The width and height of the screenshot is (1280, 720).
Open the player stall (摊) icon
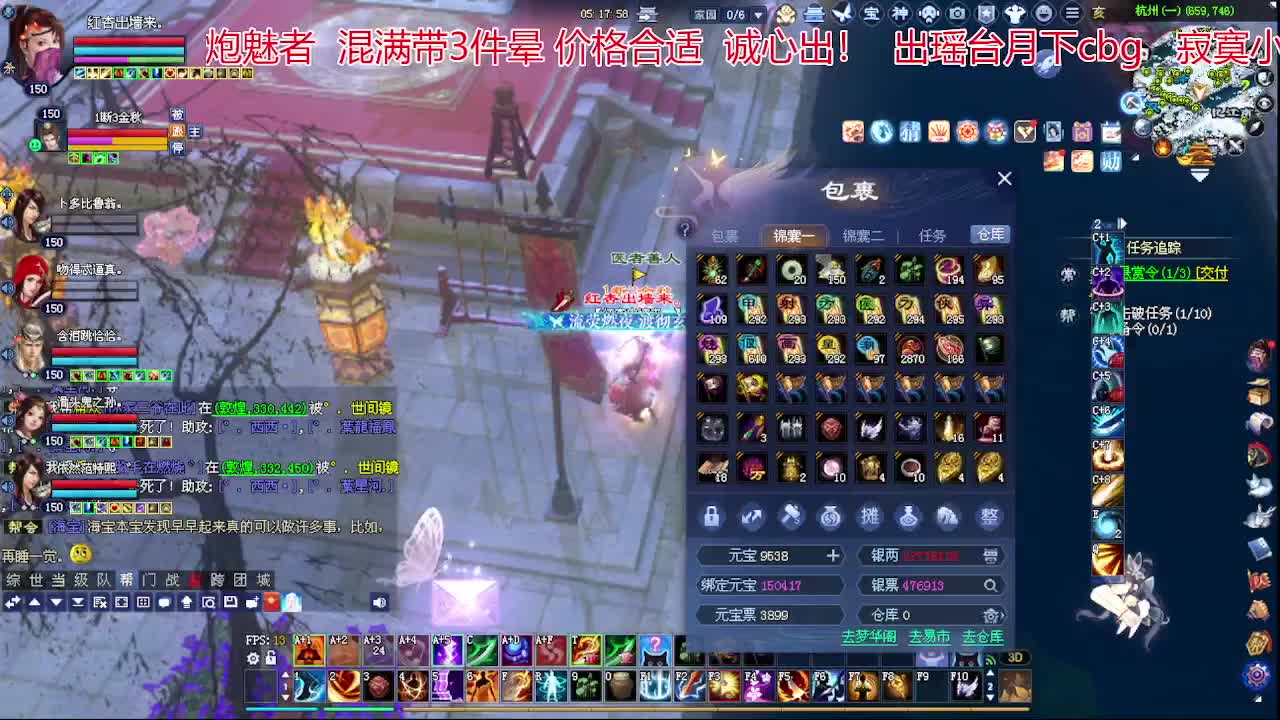point(869,517)
